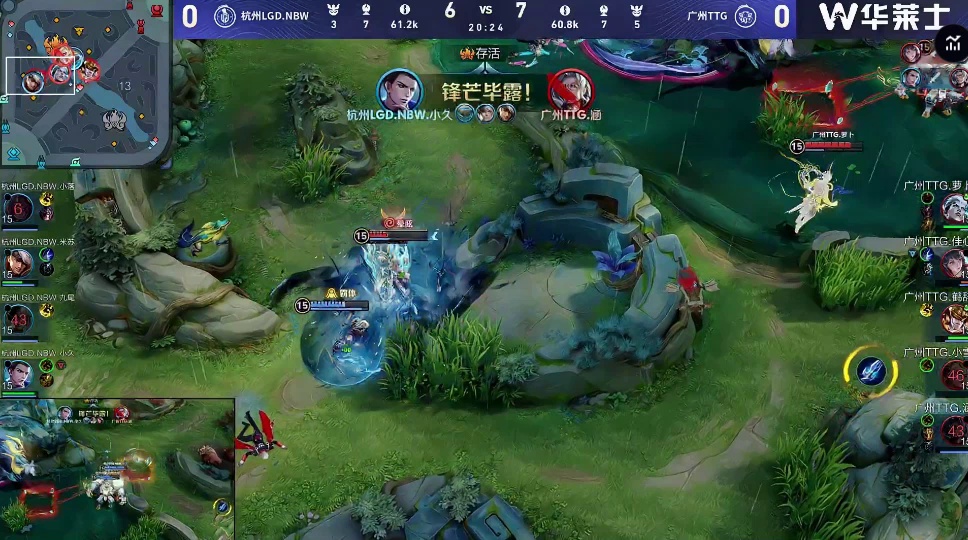Click the 华莱士 sponsor logo

(882, 17)
